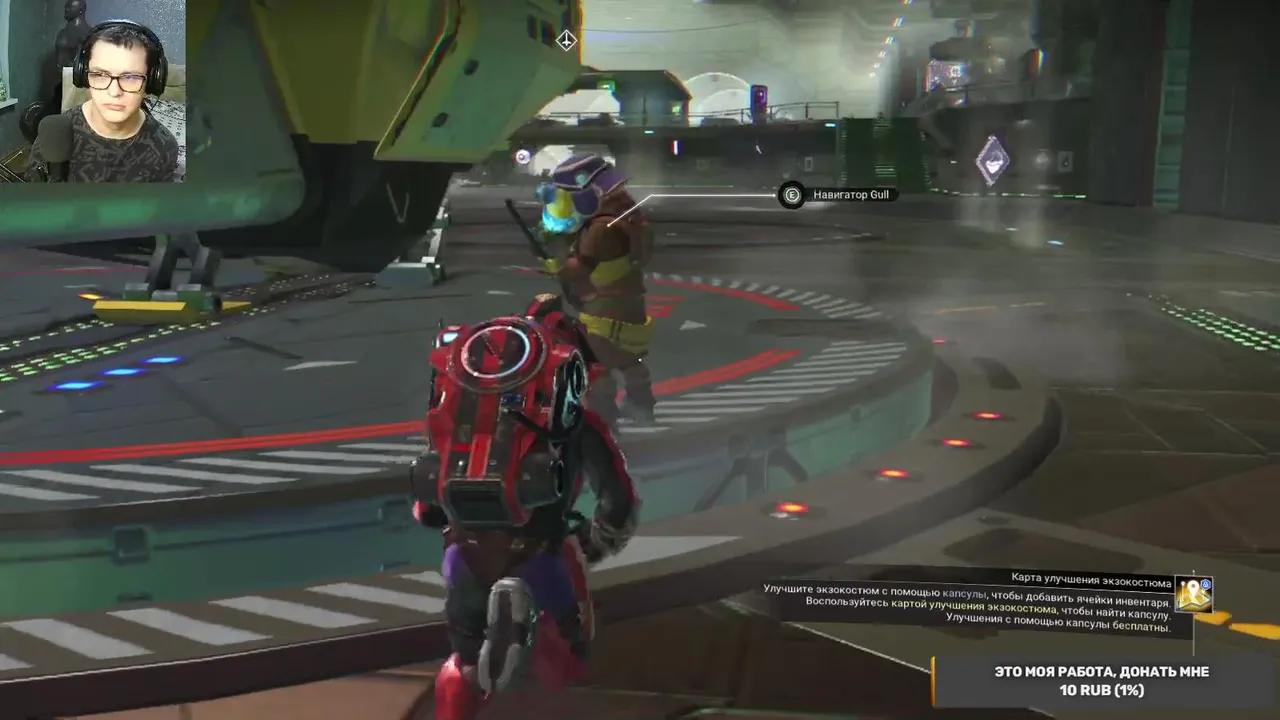Click the purple diamond waypoint marker
This screenshot has height=720, width=1280.
point(992,160)
